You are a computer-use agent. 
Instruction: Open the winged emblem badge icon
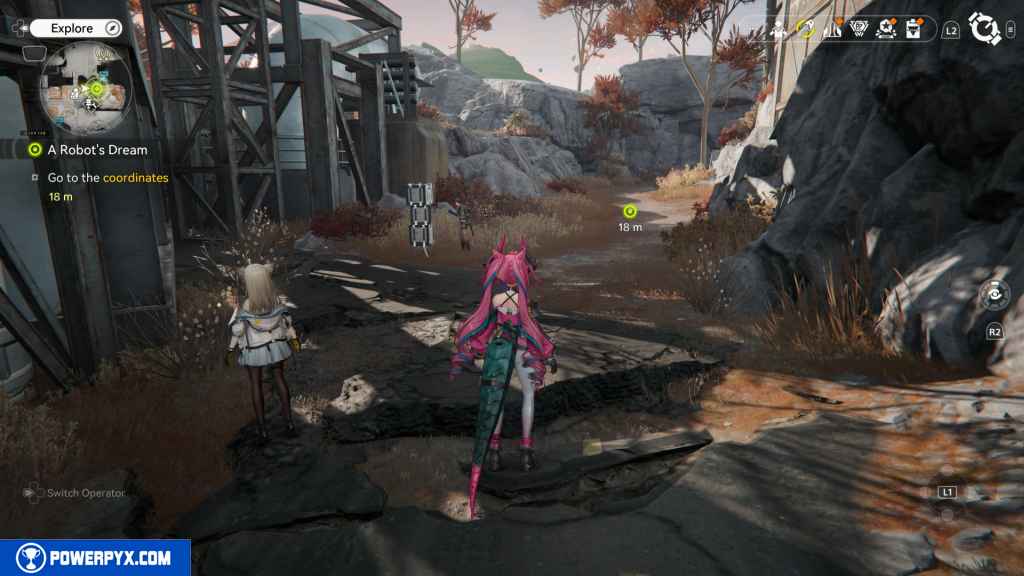[x=858, y=30]
